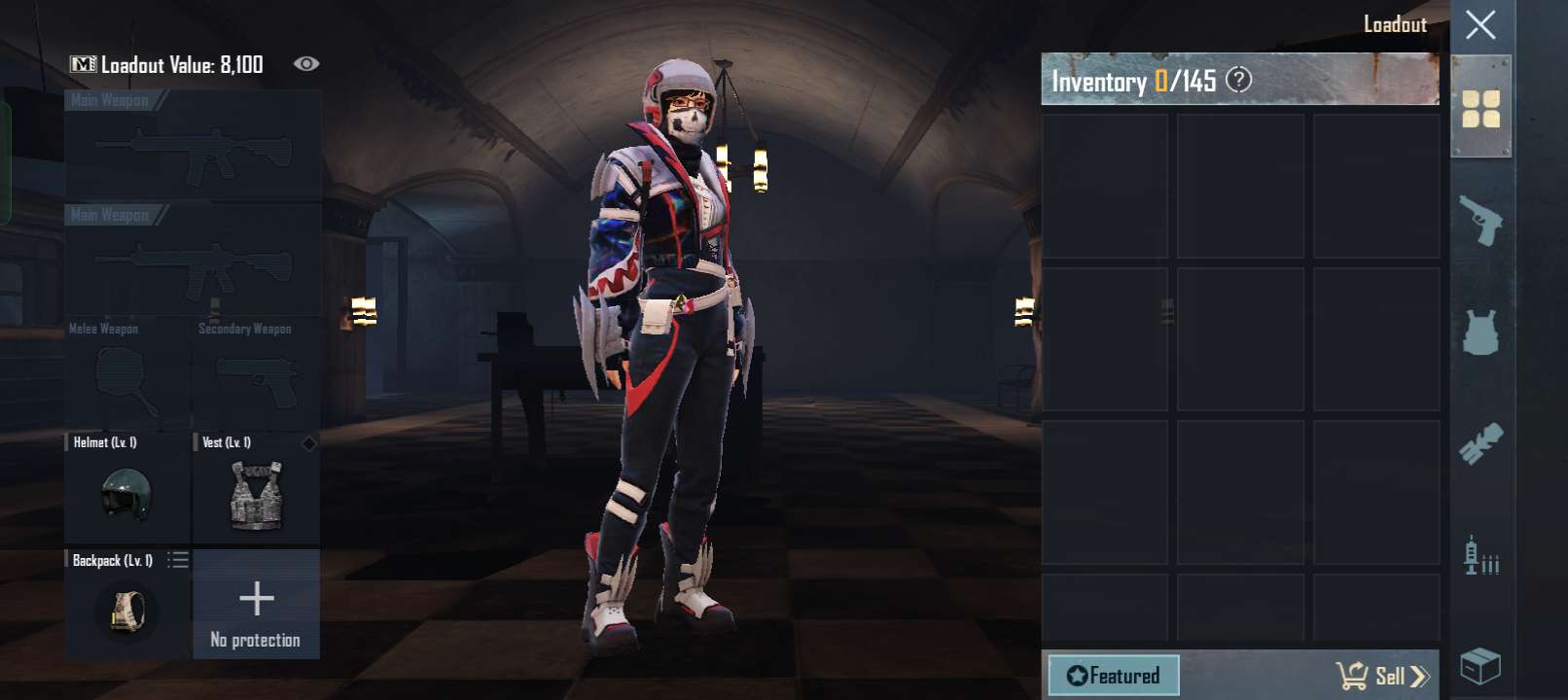Click the Loadout Value label

click(180, 63)
